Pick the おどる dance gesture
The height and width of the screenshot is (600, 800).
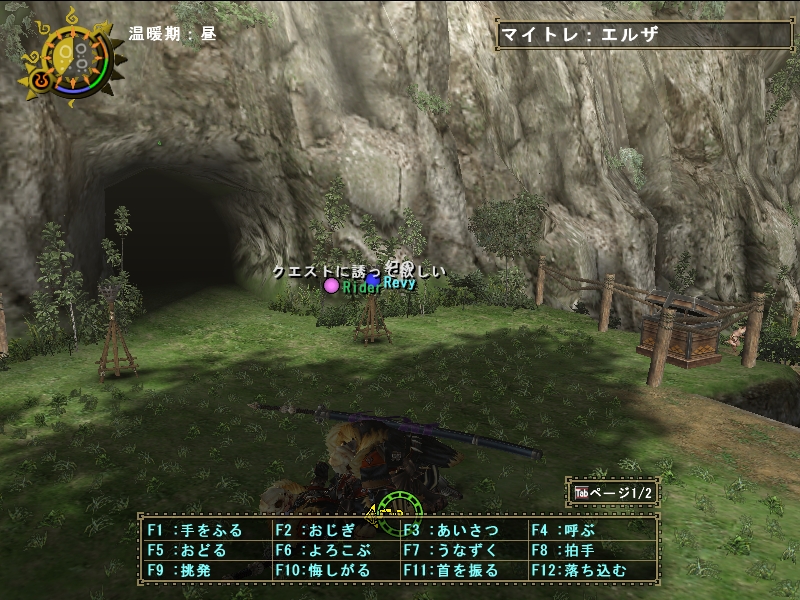click(x=204, y=551)
